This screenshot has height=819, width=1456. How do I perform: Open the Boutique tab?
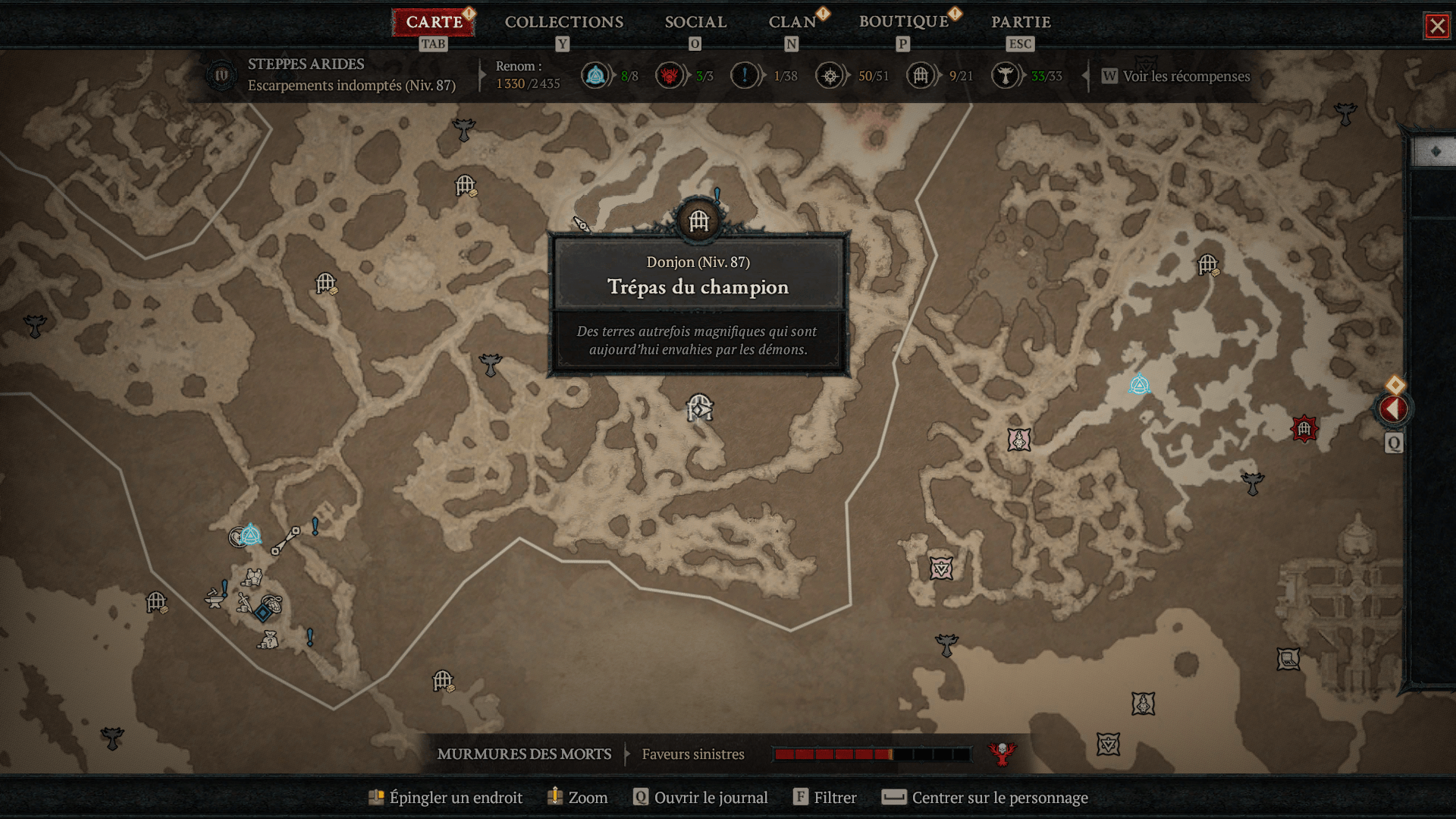(x=903, y=22)
